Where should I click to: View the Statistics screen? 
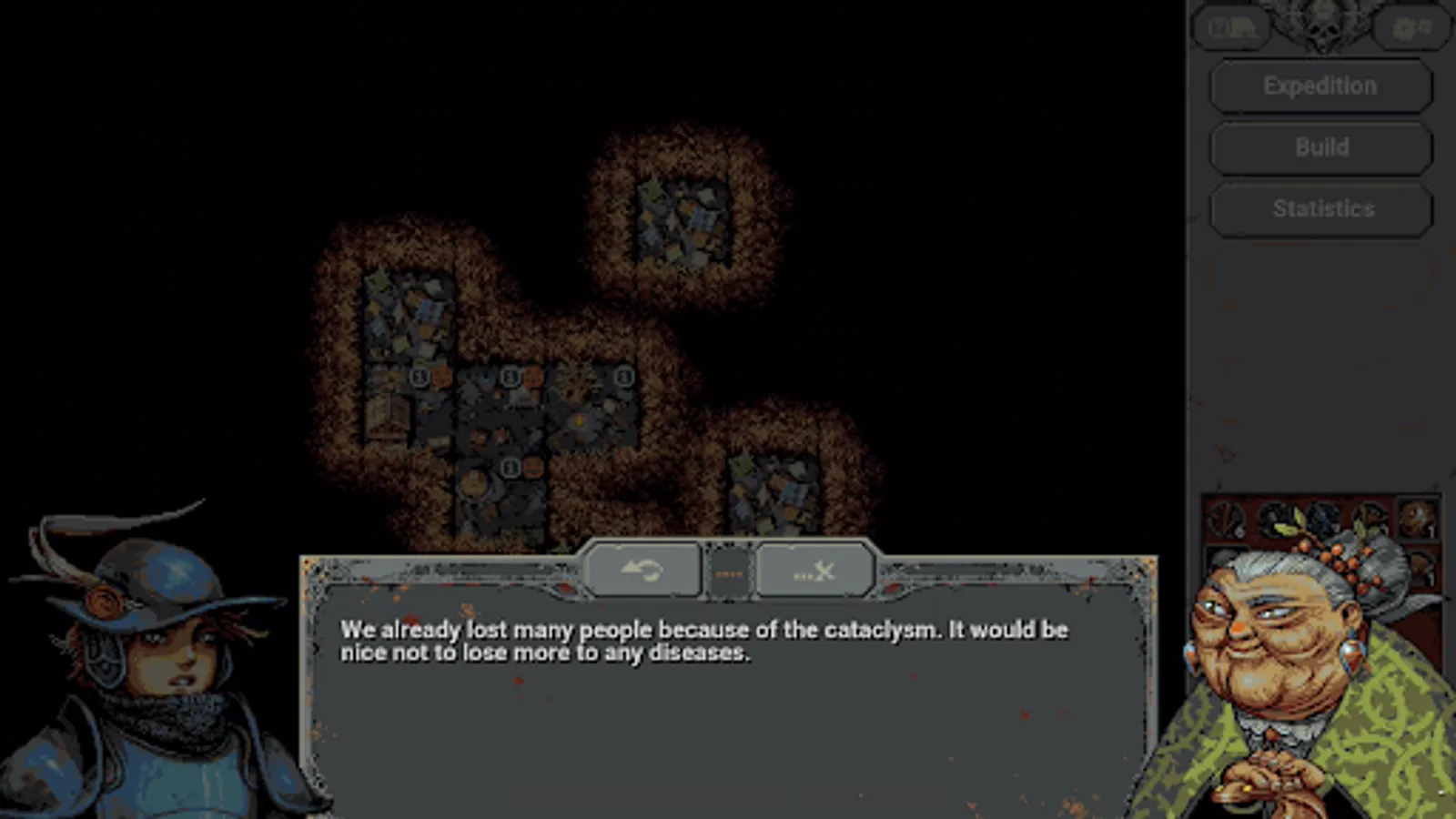(x=1320, y=208)
